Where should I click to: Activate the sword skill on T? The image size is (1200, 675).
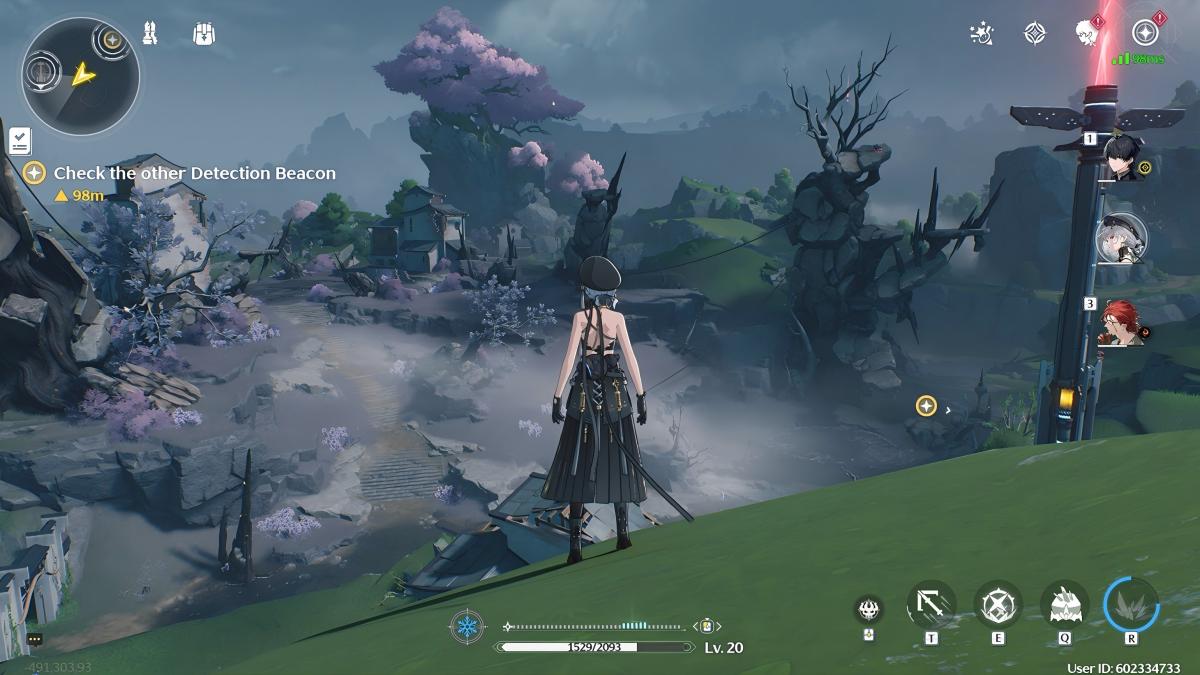point(931,605)
